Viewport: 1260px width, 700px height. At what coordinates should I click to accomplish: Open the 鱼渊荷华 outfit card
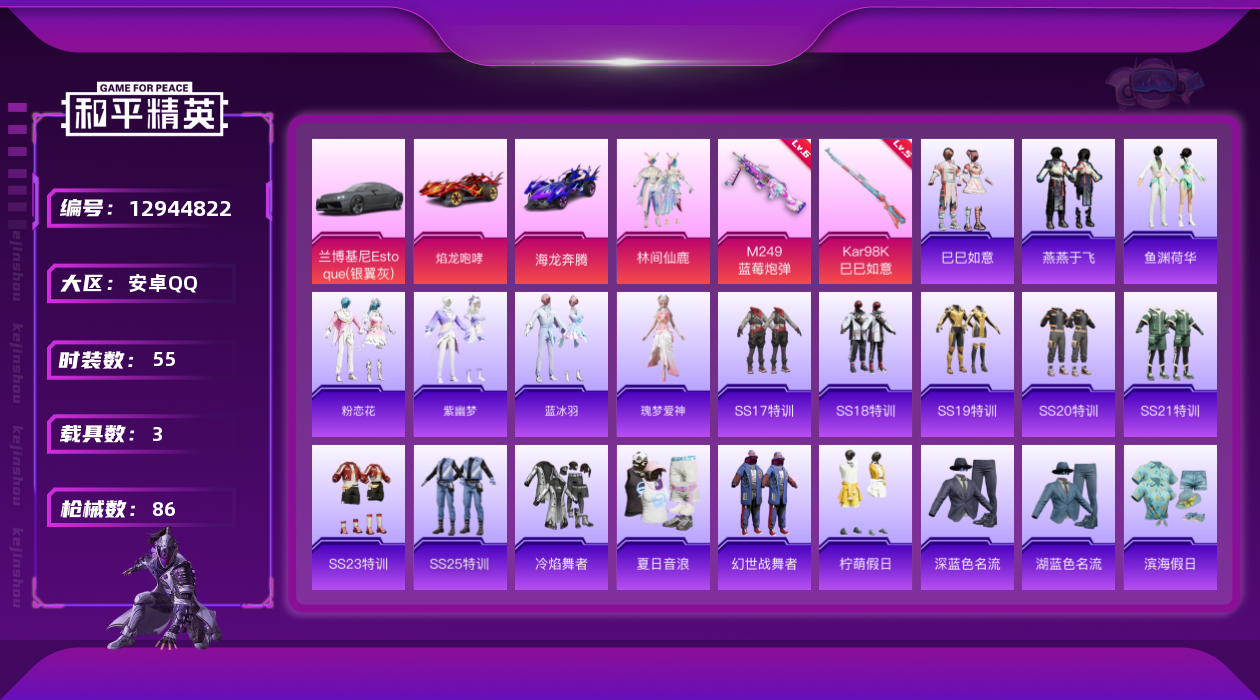coord(1170,211)
